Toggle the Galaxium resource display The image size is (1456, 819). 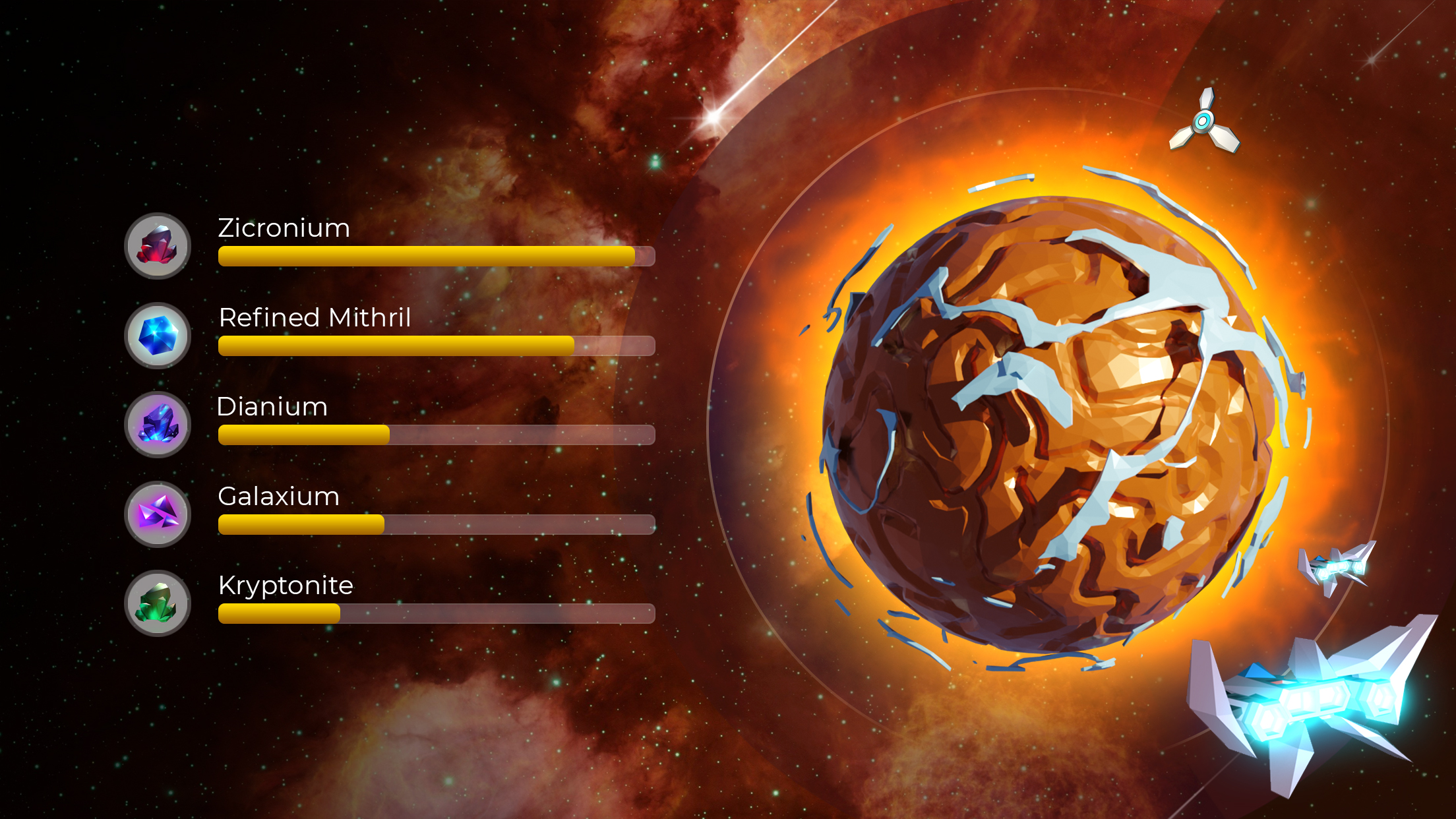coord(435,524)
